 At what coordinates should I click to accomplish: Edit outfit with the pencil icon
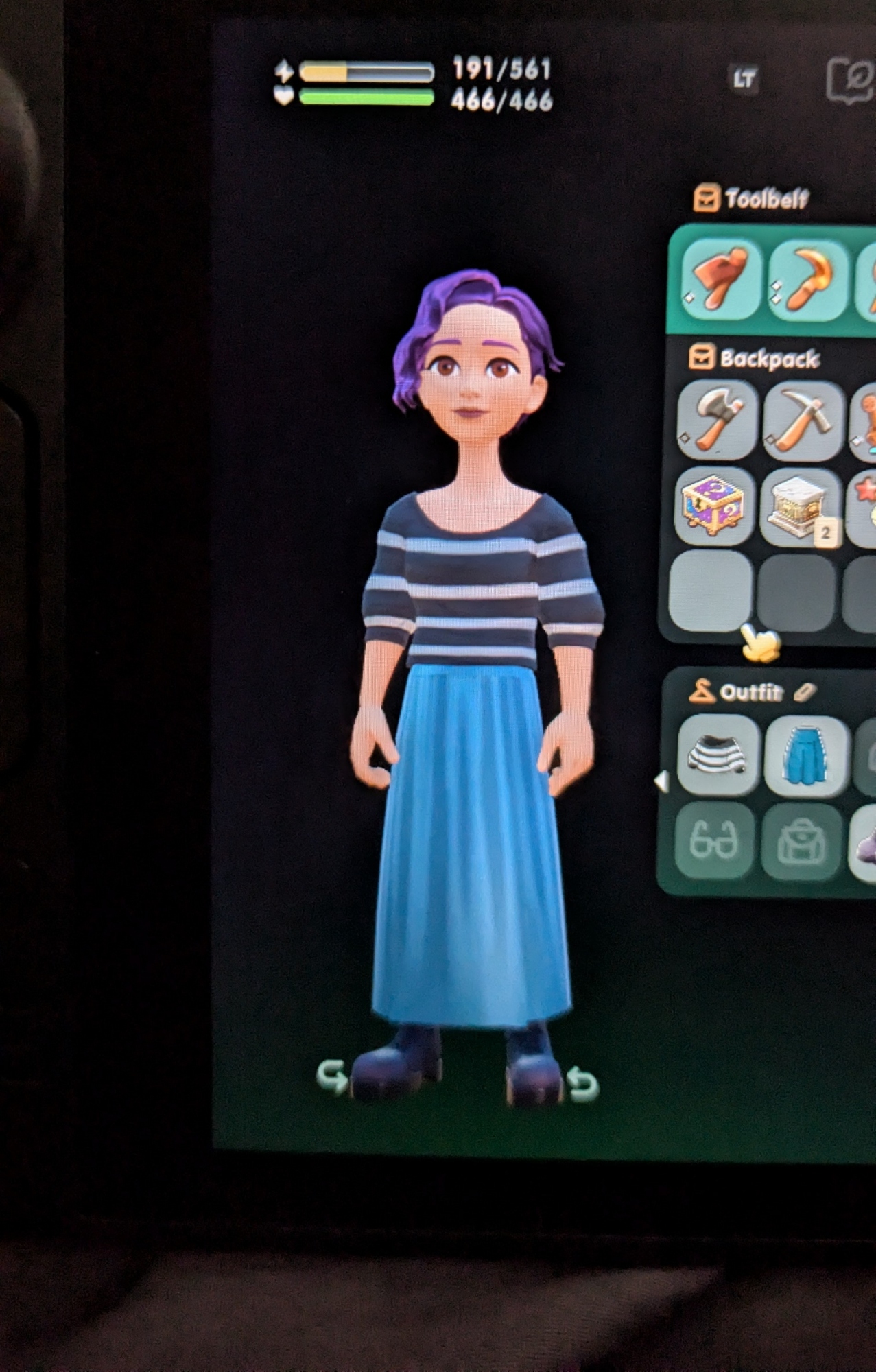(804, 693)
